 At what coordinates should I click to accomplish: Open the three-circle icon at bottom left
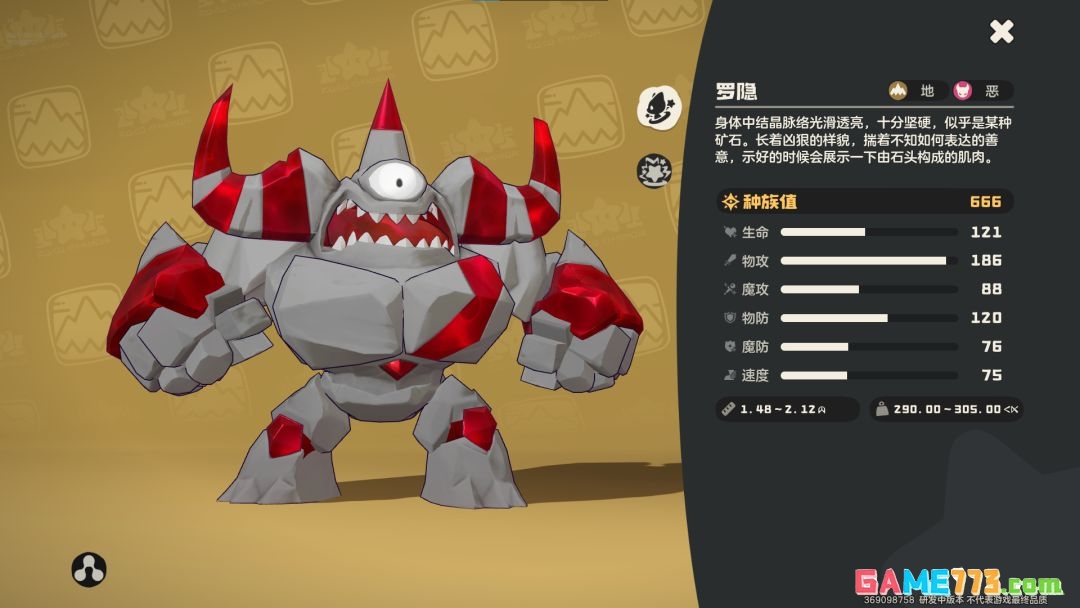(x=89, y=569)
